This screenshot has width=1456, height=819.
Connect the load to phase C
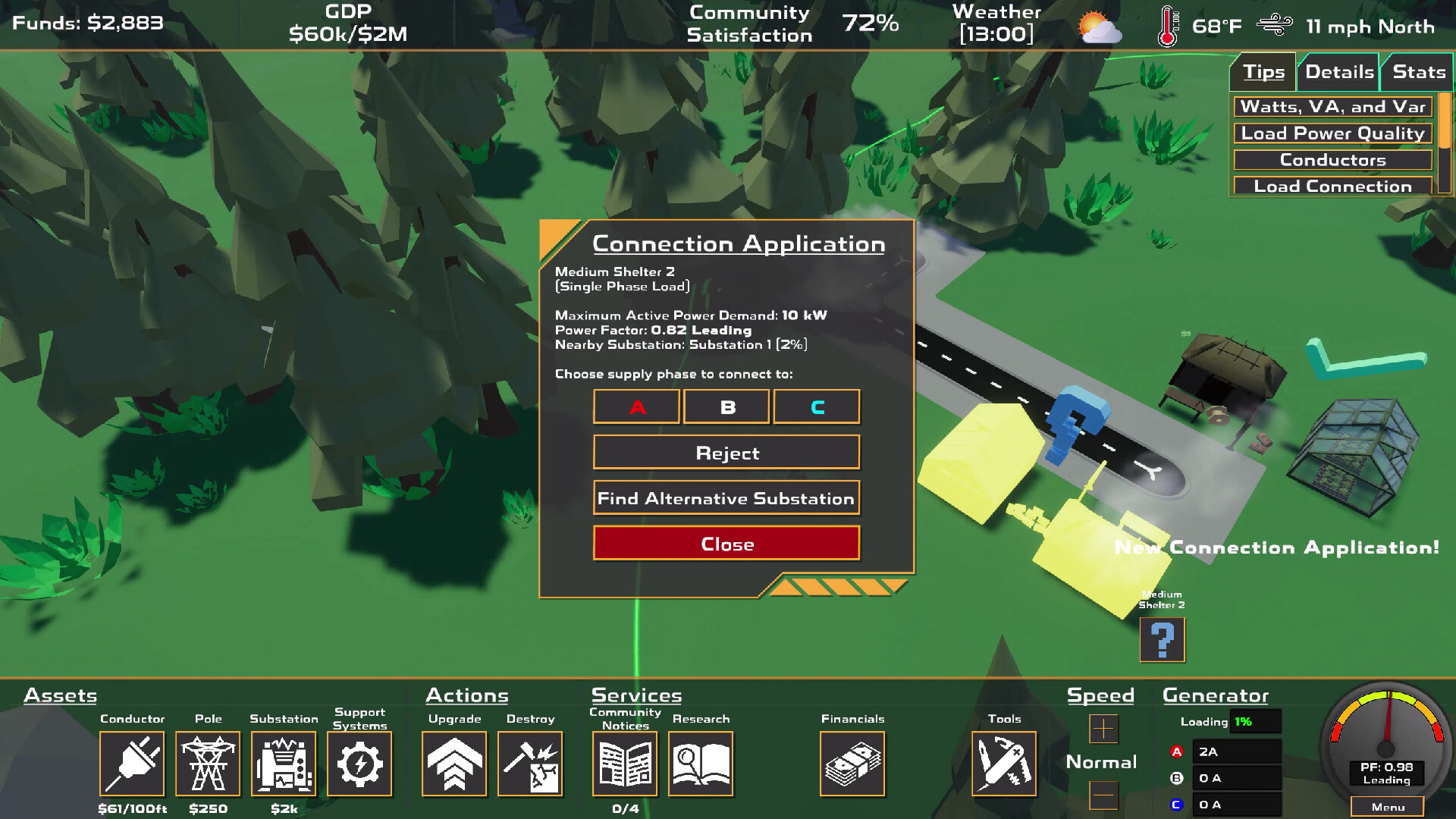[817, 406]
